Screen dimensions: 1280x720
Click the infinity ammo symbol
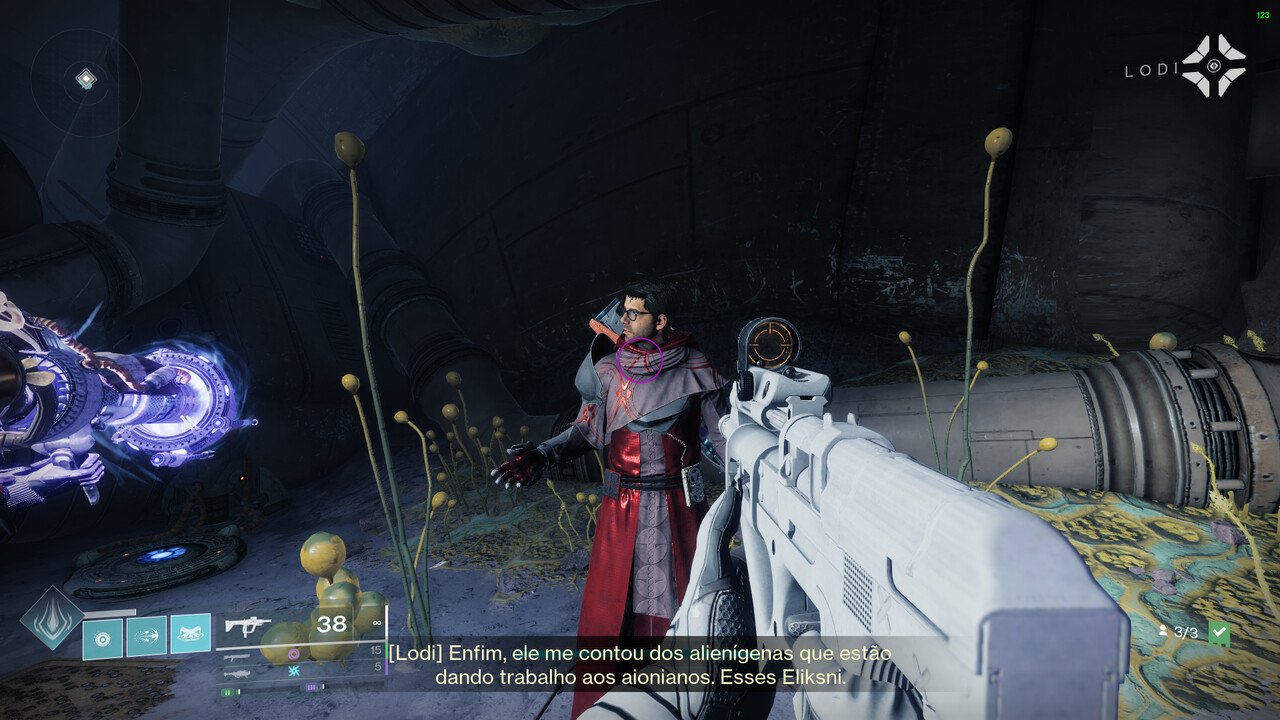tap(377, 623)
